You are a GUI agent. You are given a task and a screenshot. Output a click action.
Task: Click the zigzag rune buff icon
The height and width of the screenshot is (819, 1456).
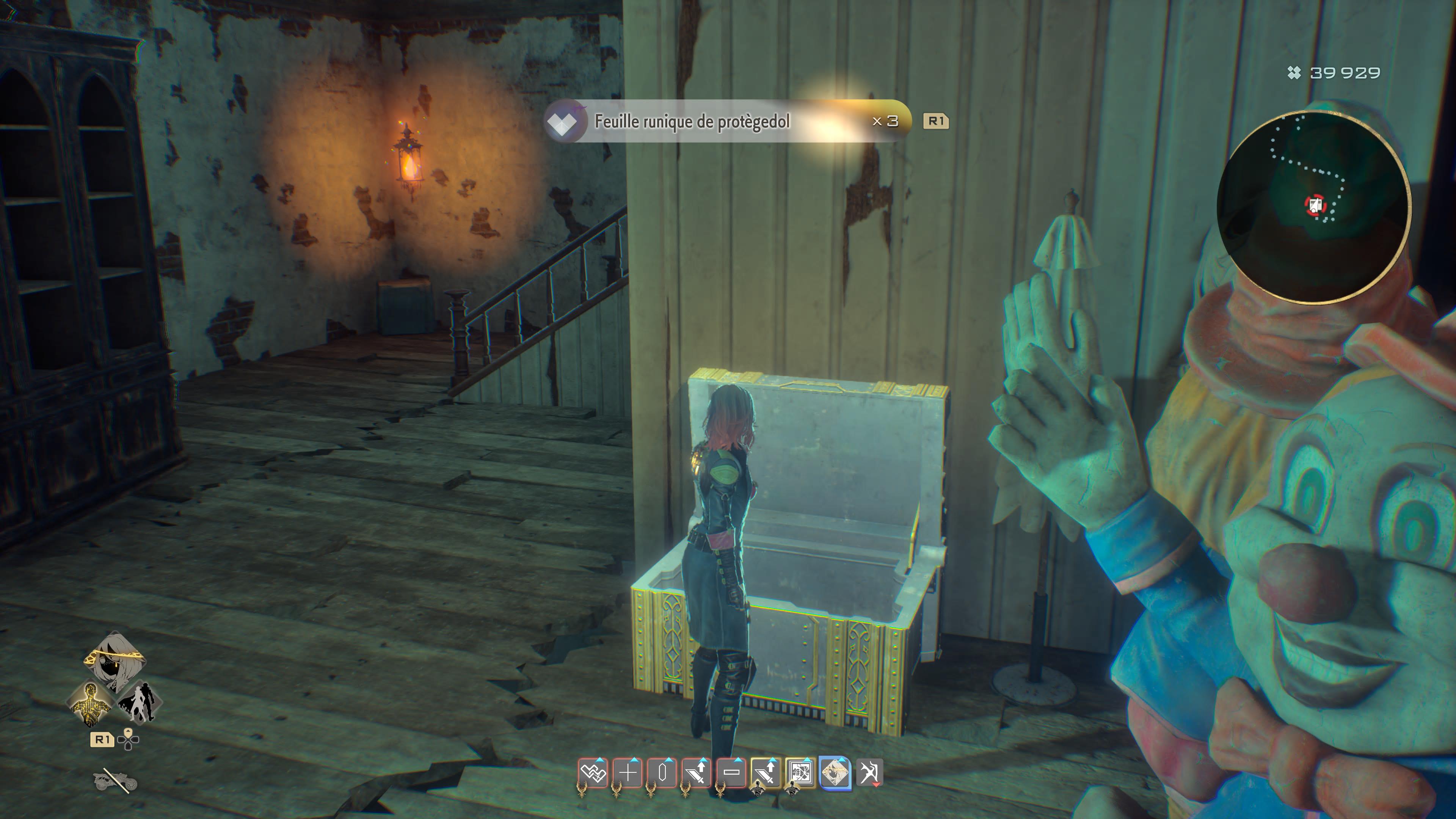click(593, 773)
